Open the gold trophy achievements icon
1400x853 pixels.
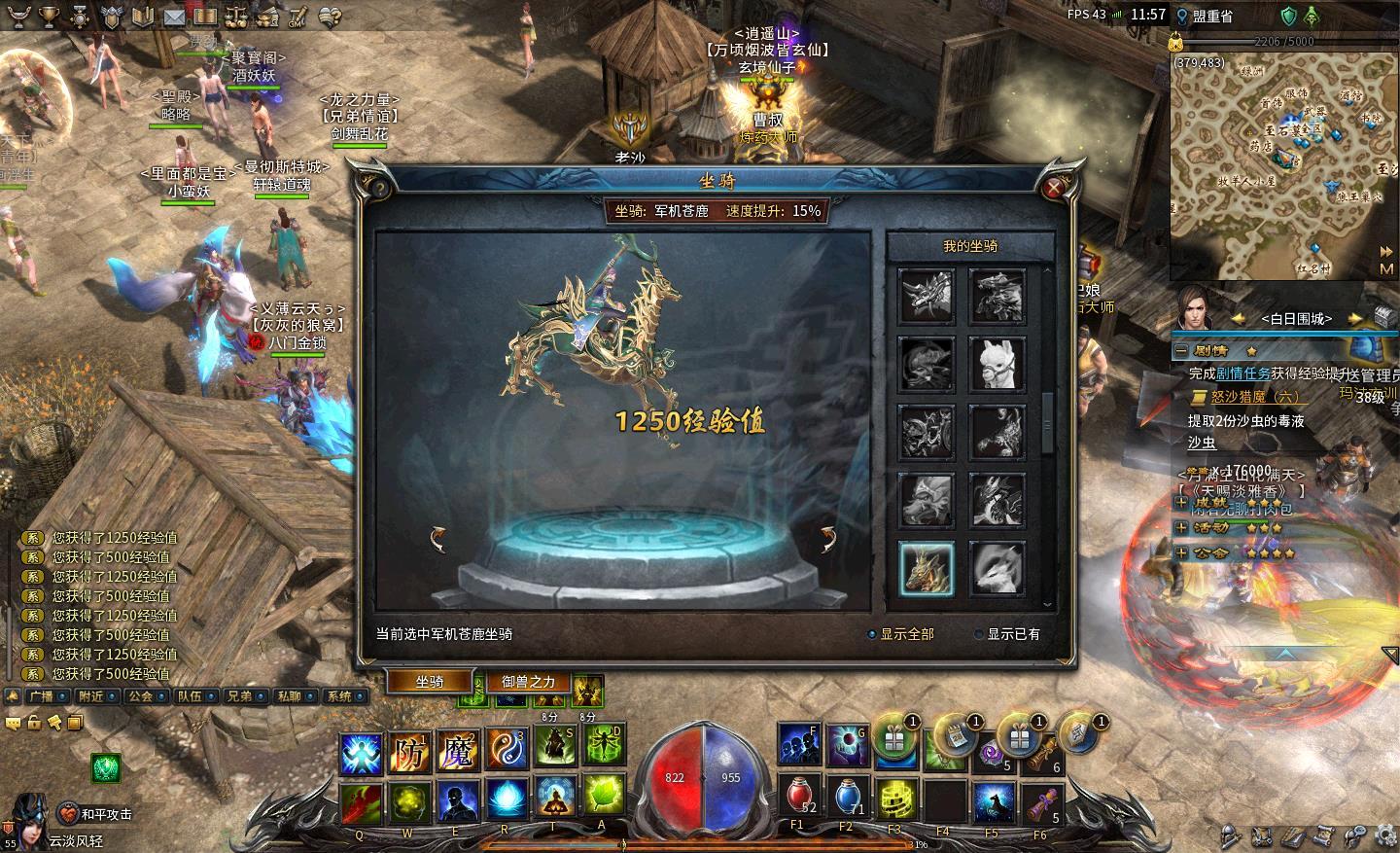pos(50,17)
